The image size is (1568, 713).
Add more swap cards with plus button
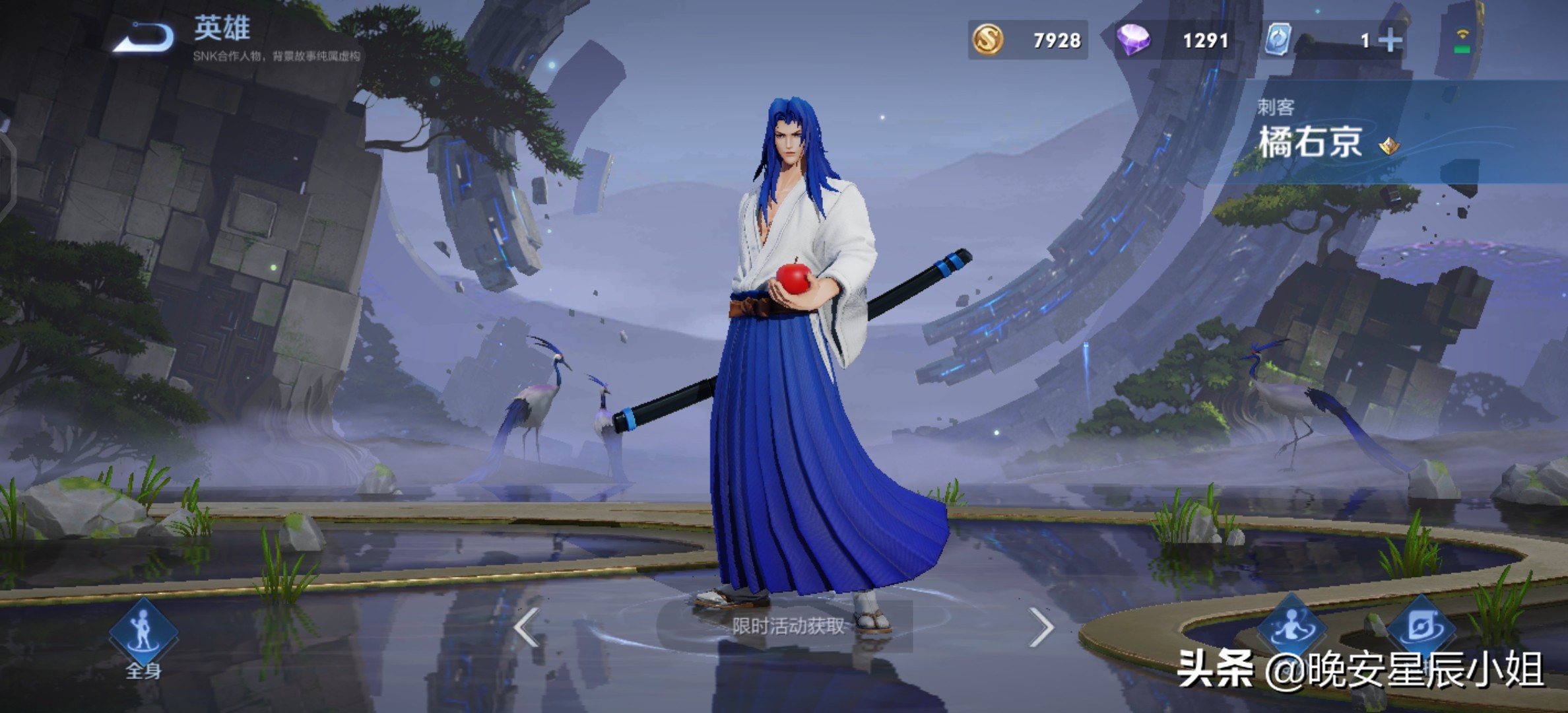[1390, 40]
